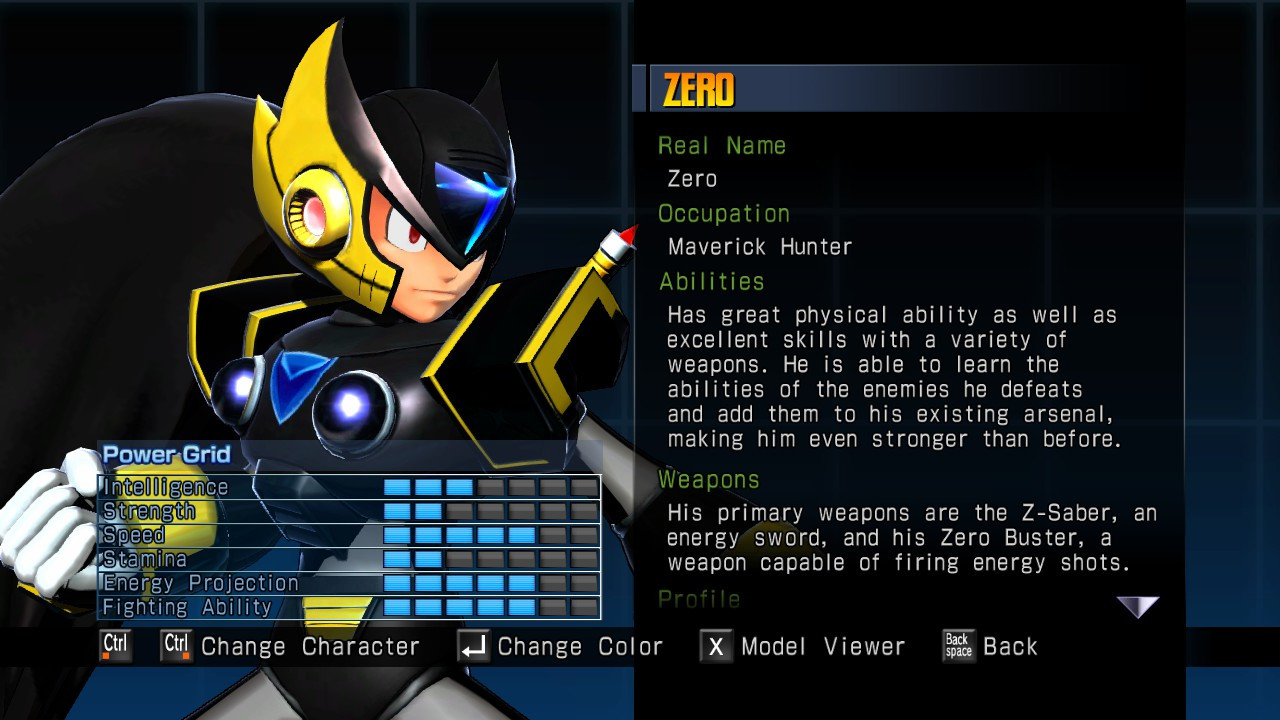Expand the Profile section via down arrow
Viewport: 1280px width, 720px height.
coord(1138,606)
